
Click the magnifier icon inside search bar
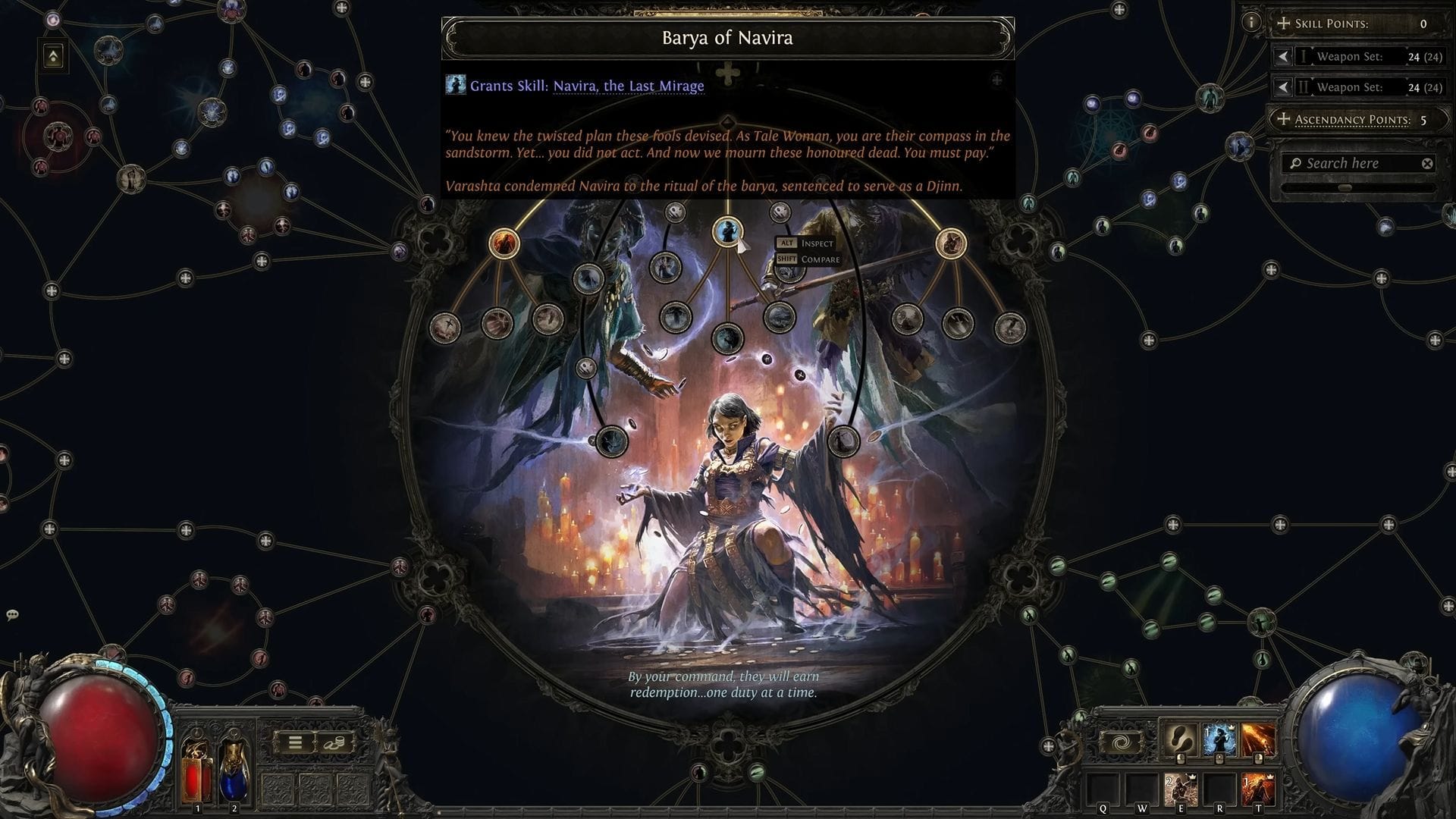tap(1295, 163)
